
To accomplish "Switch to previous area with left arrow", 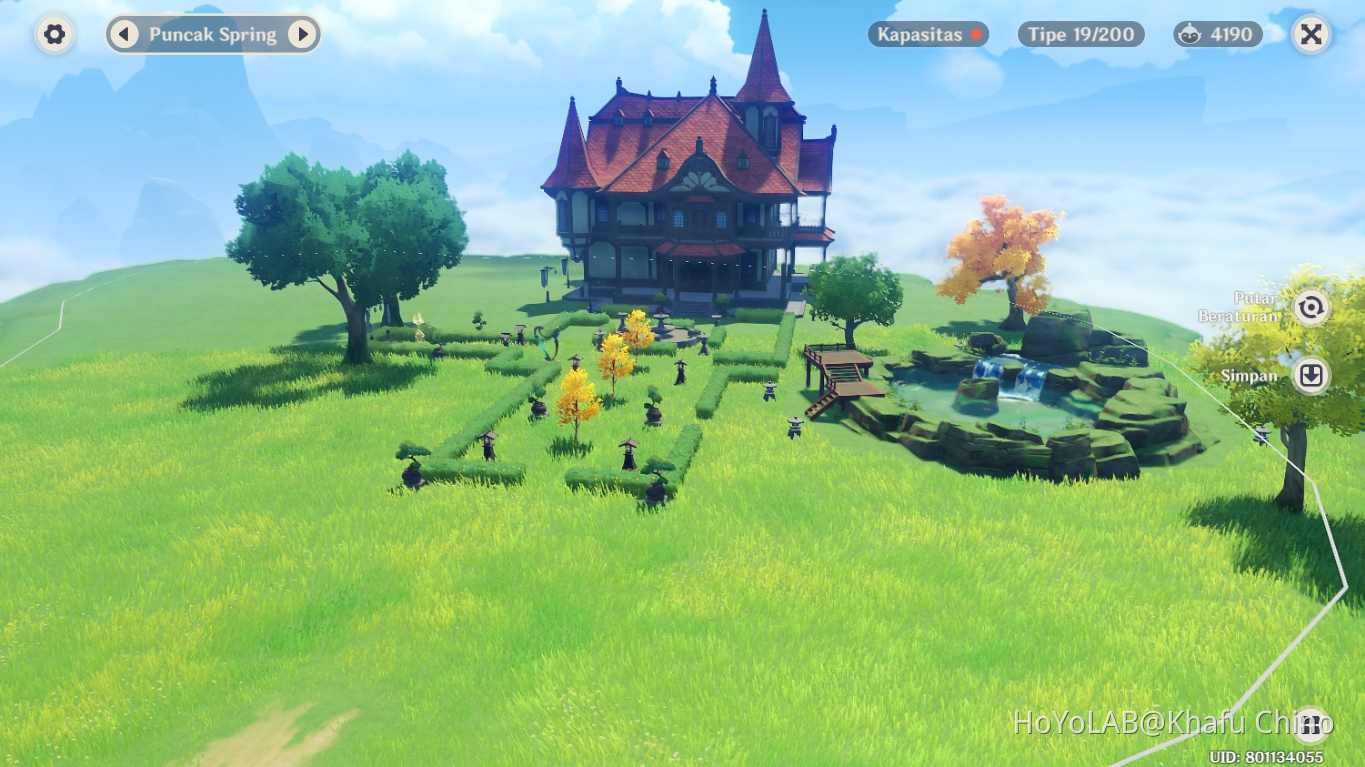I will click(x=123, y=34).
